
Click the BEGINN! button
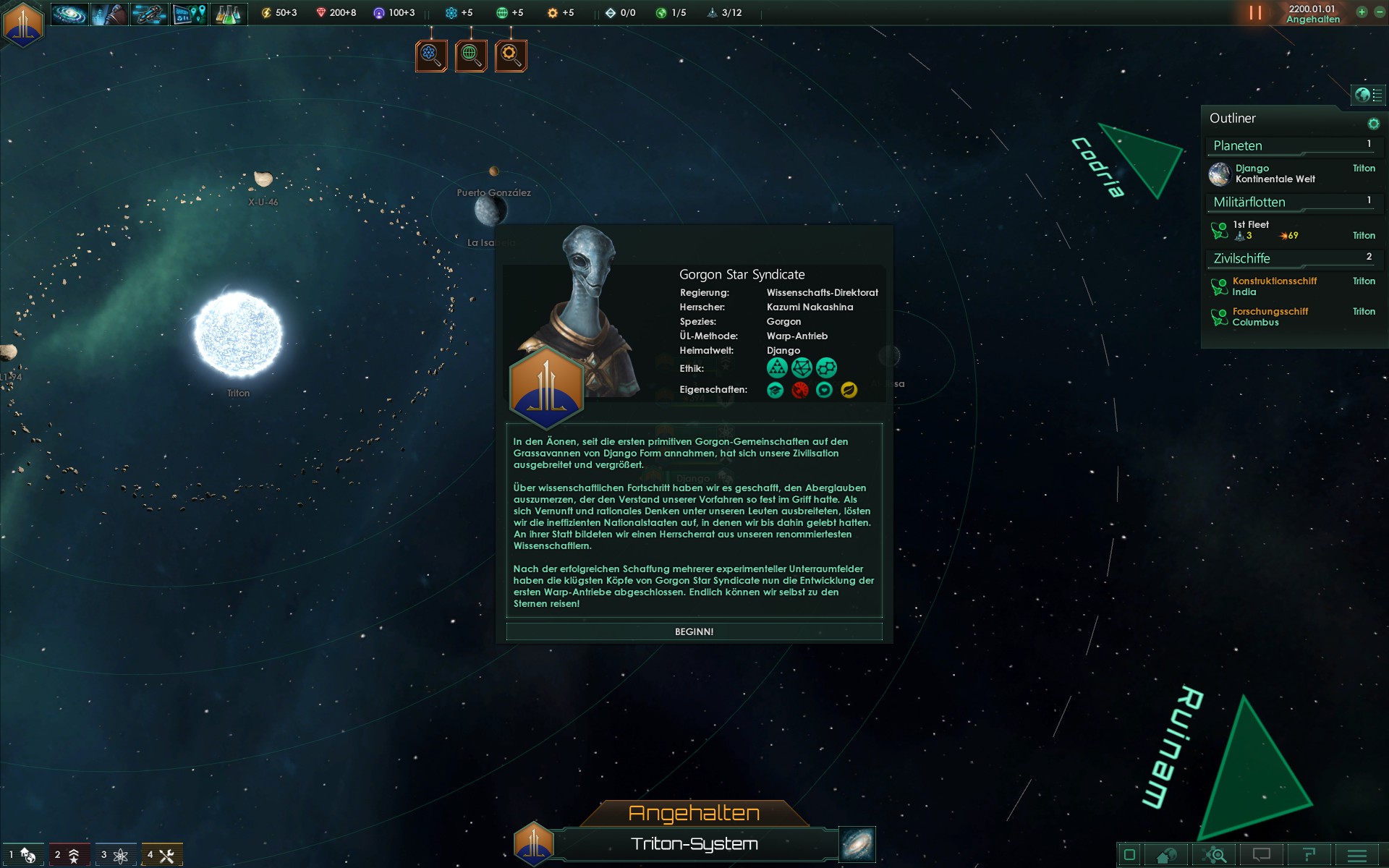[x=694, y=631]
